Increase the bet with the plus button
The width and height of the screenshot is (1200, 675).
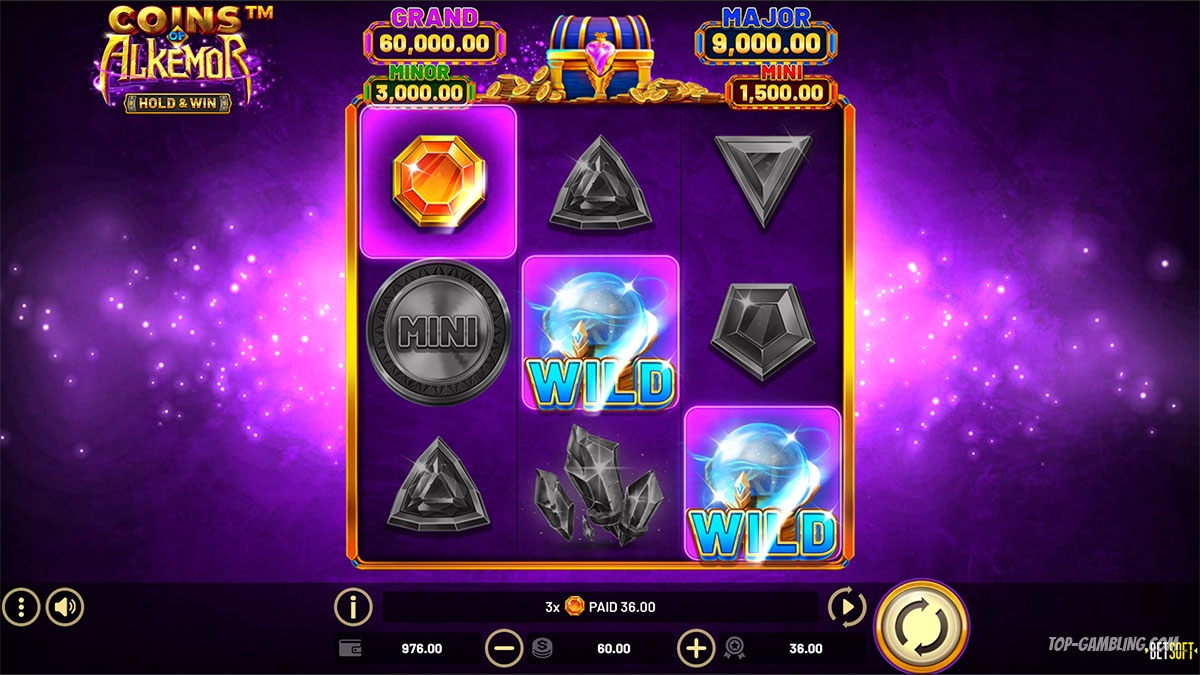point(696,648)
